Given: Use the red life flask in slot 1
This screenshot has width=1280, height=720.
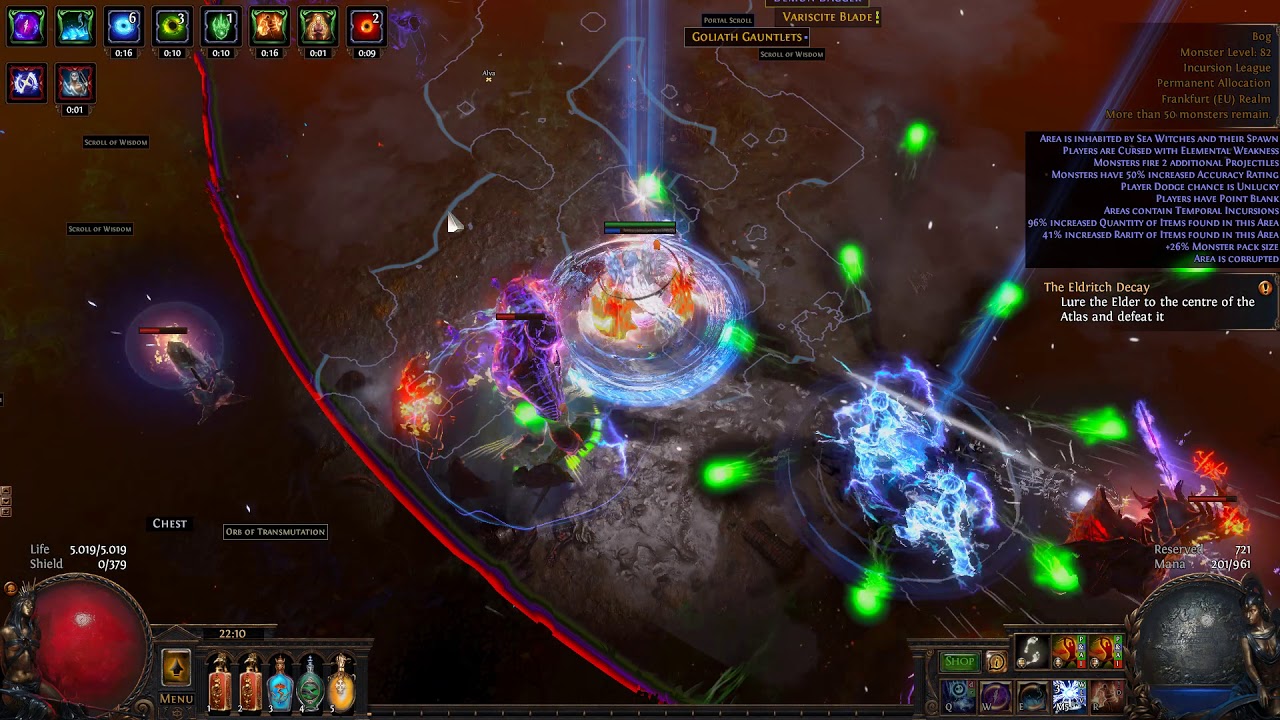Looking at the screenshot, I should coord(220,682).
